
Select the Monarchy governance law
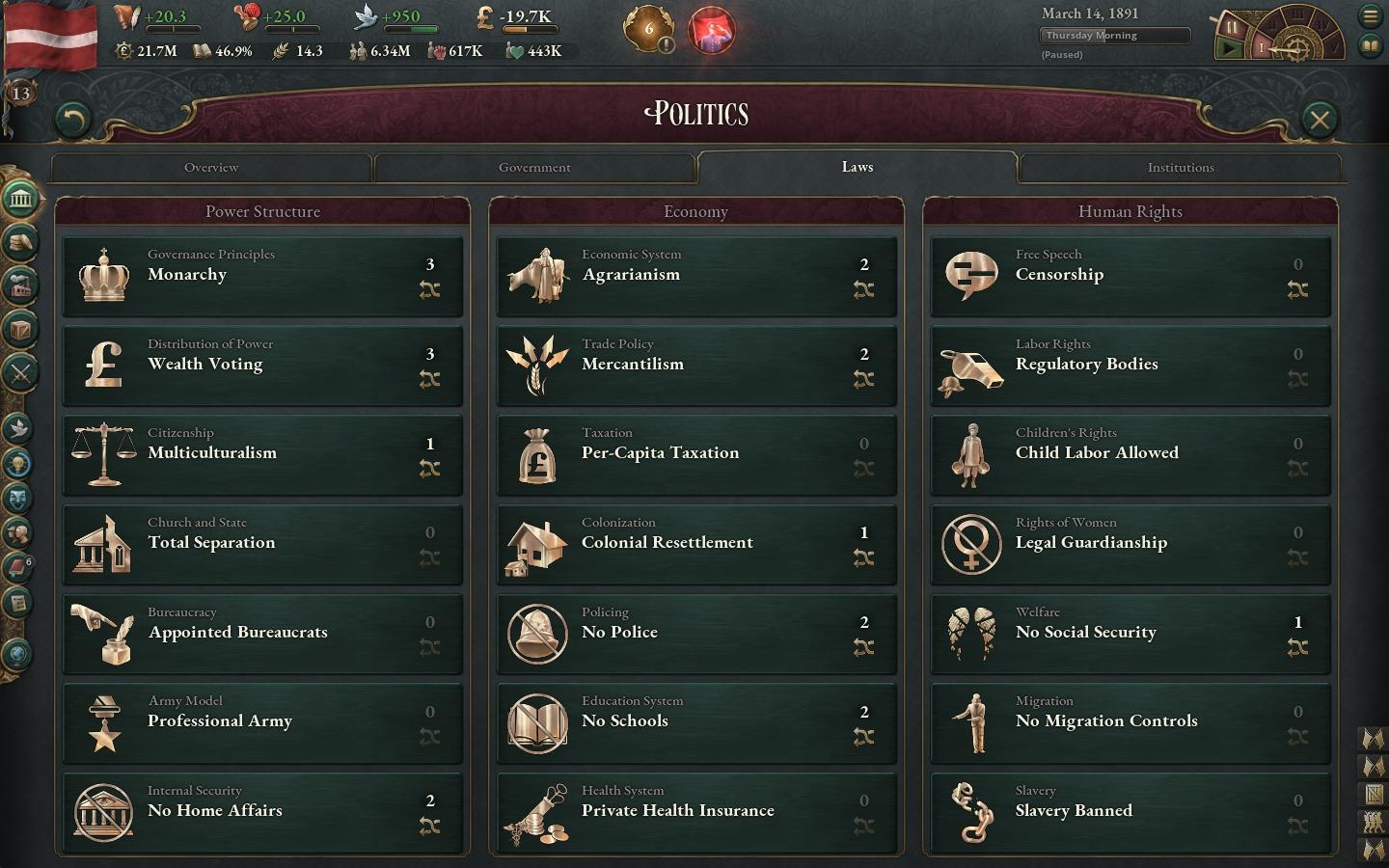262,276
